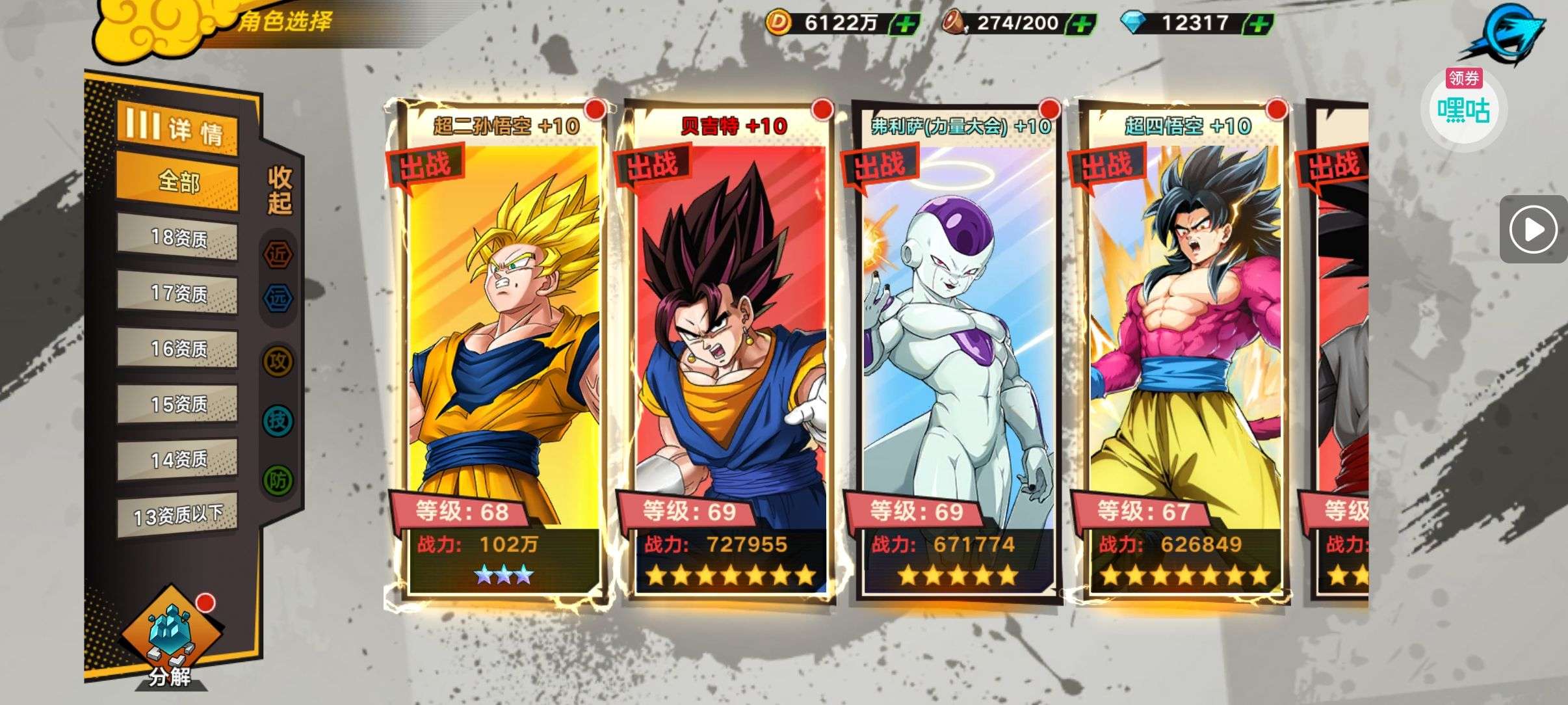Collapse the filter panel with 收起
Viewport: 1568px width, 705px height.
coord(280,190)
